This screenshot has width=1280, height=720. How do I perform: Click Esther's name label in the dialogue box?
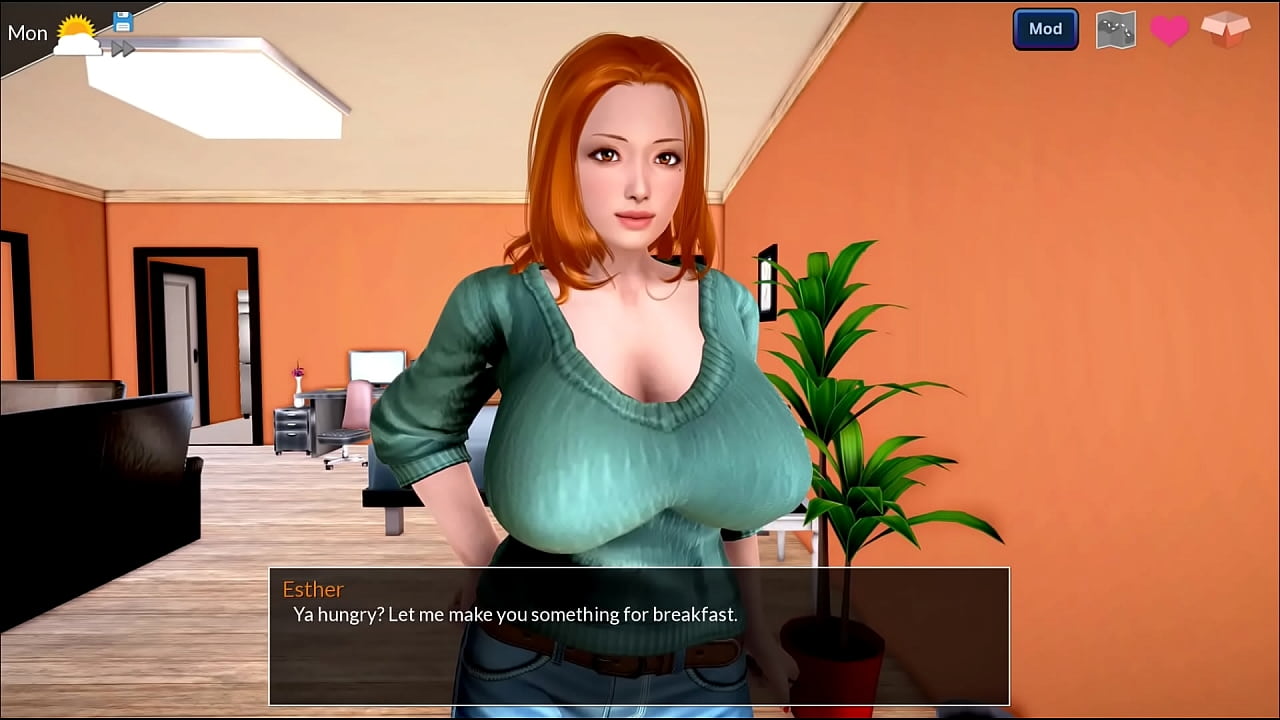pos(313,589)
